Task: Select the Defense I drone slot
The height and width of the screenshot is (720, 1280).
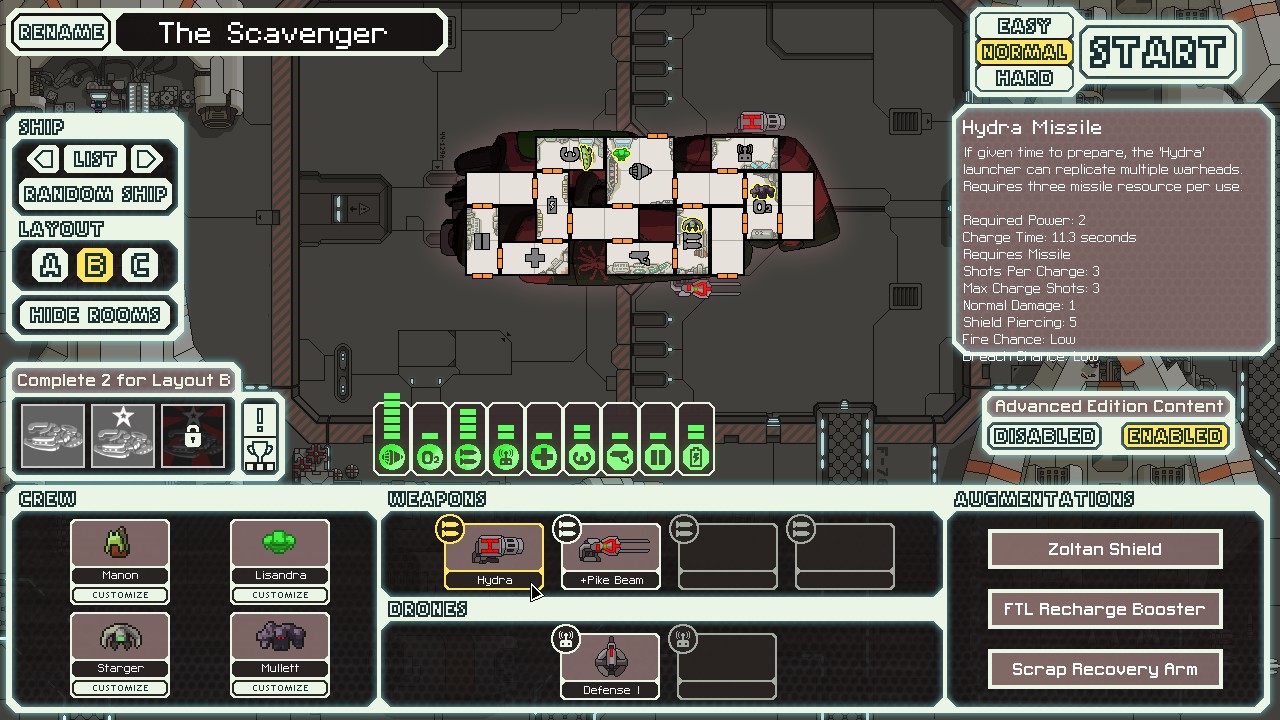Action: click(x=610, y=665)
